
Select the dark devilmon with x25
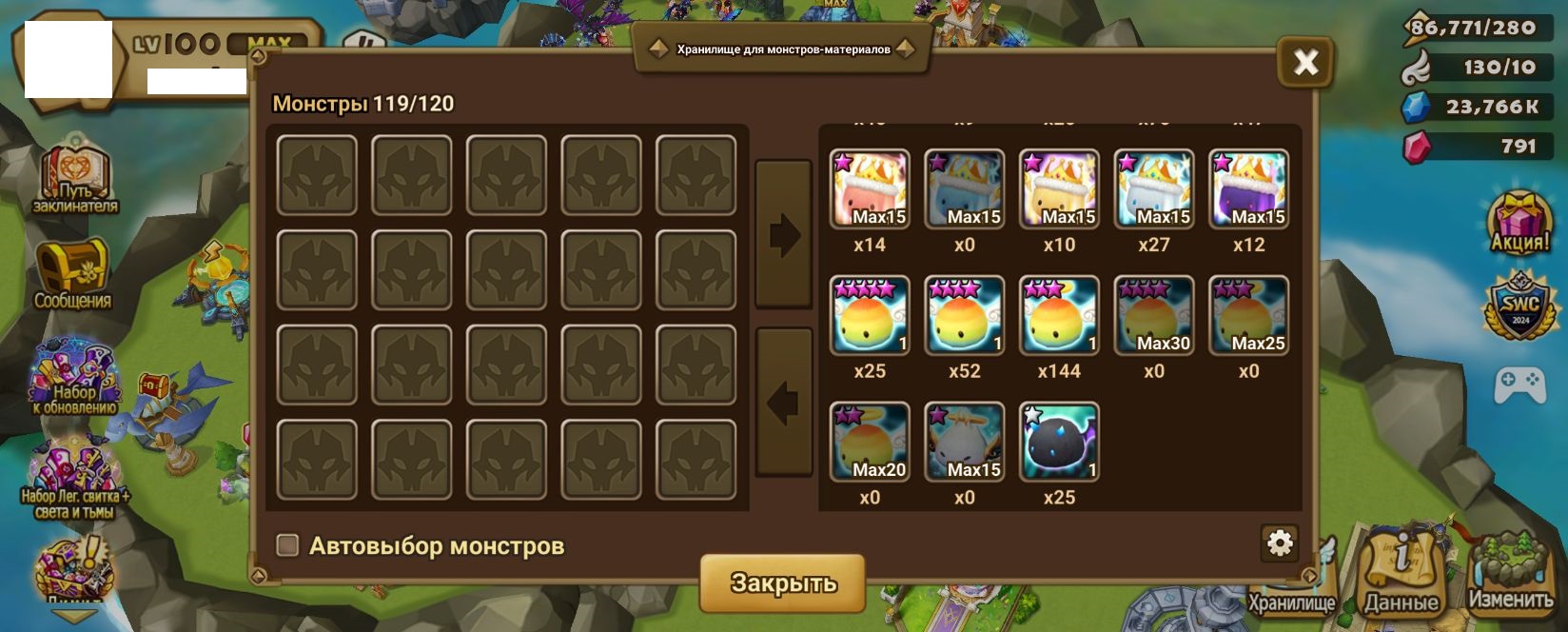[x=1059, y=442]
